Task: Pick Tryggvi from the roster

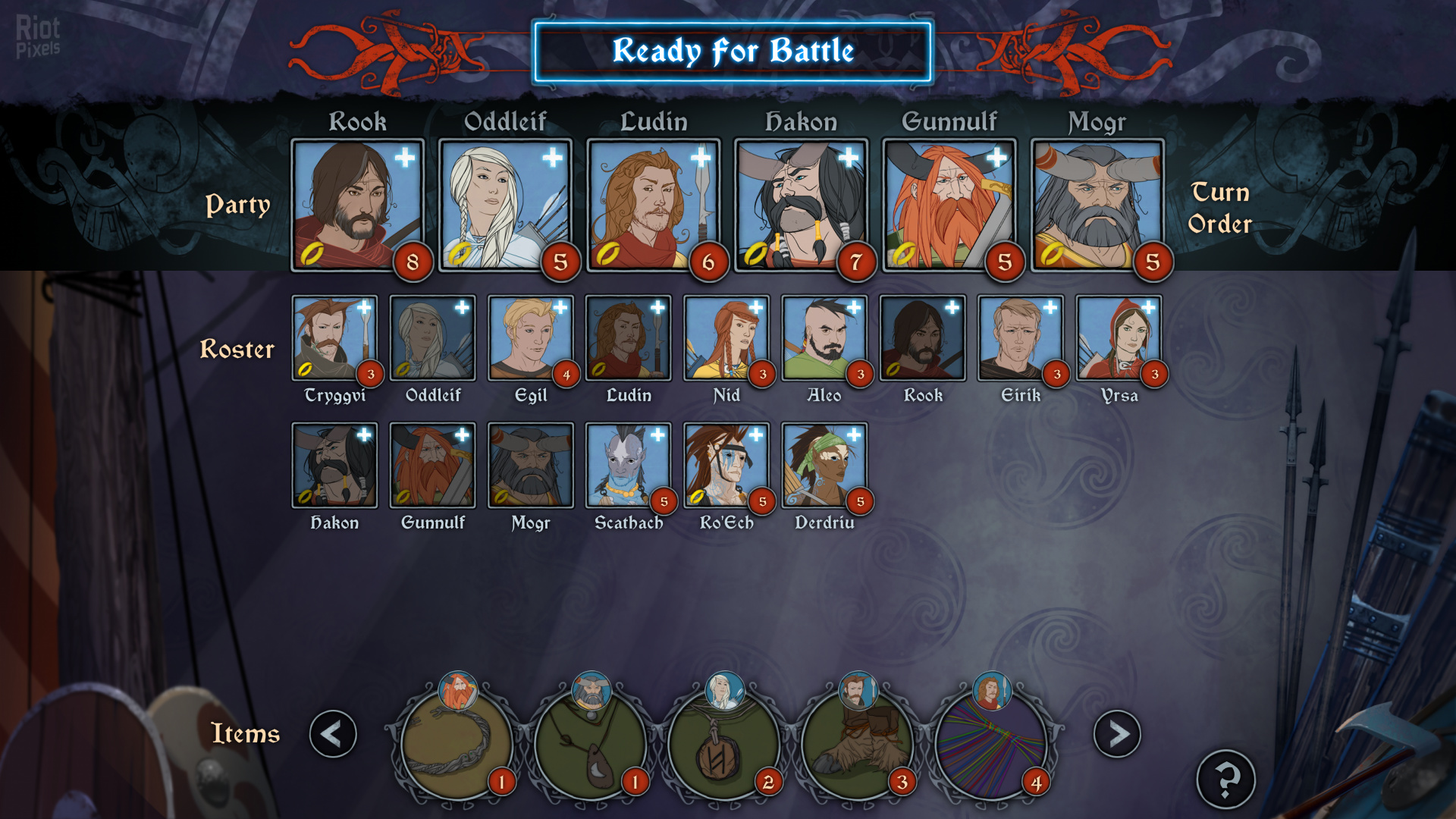Action: [334, 338]
